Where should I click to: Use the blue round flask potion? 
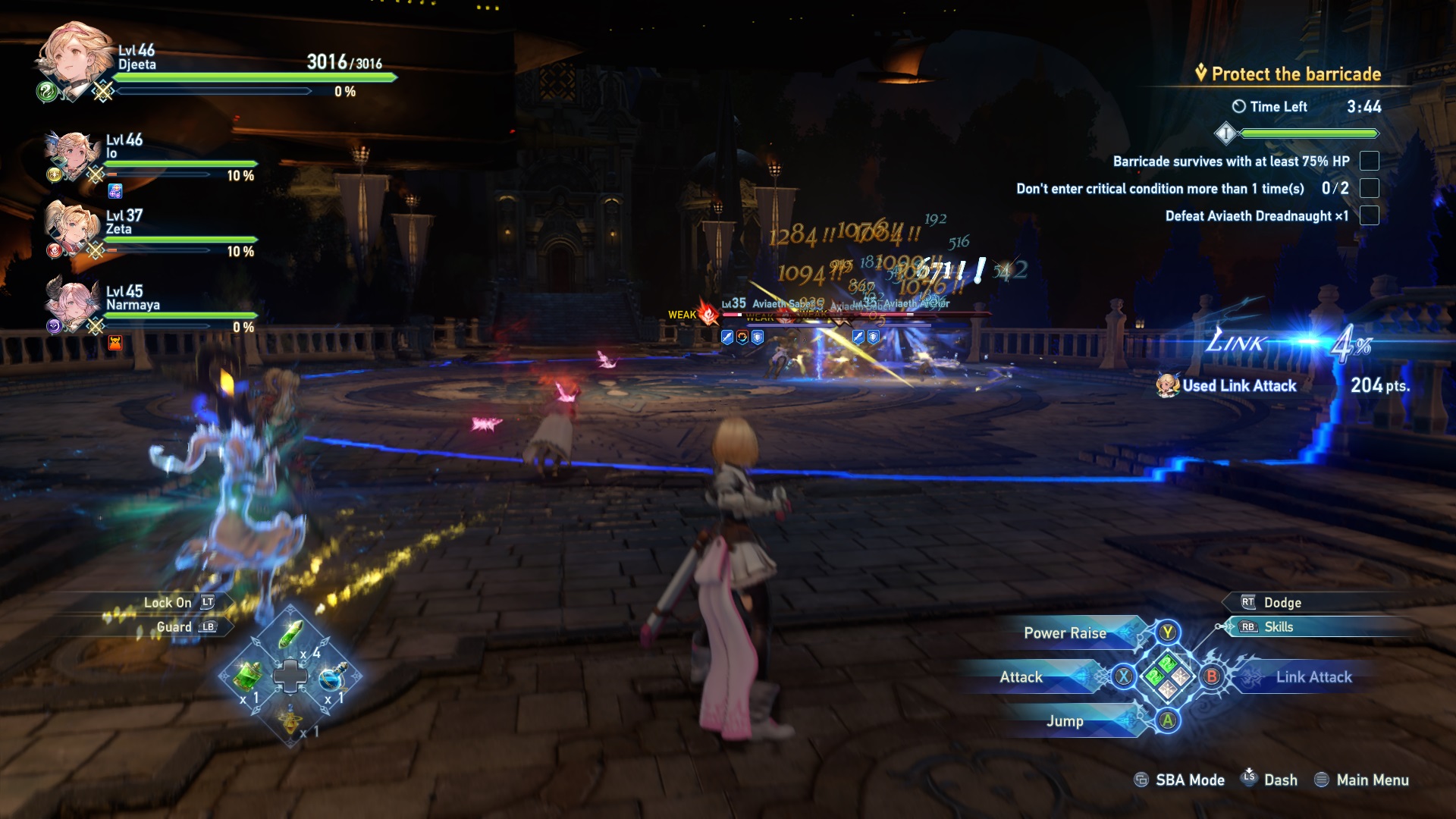332,676
